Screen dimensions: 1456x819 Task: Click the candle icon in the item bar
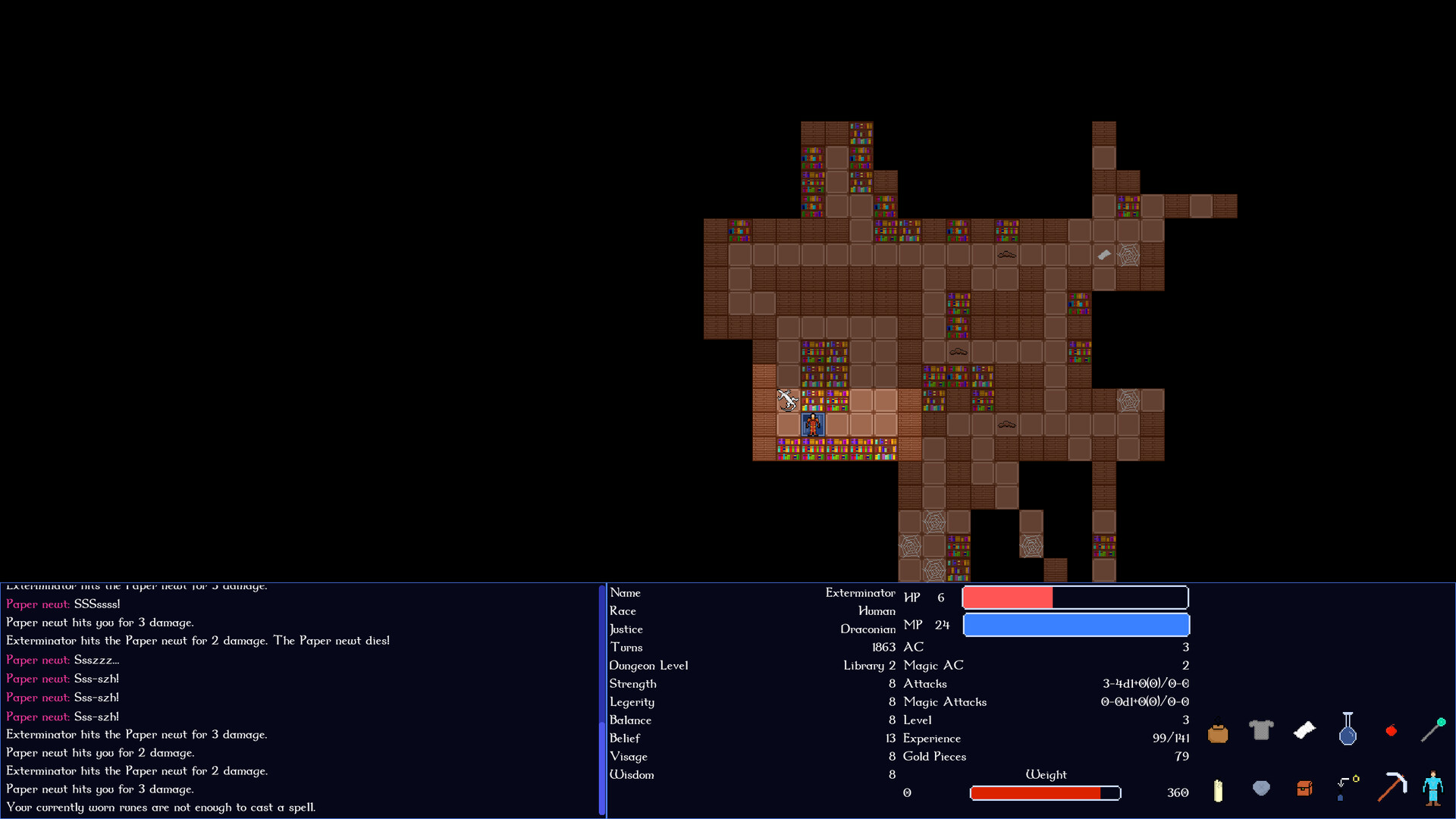pyautogui.click(x=1218, y=791)
